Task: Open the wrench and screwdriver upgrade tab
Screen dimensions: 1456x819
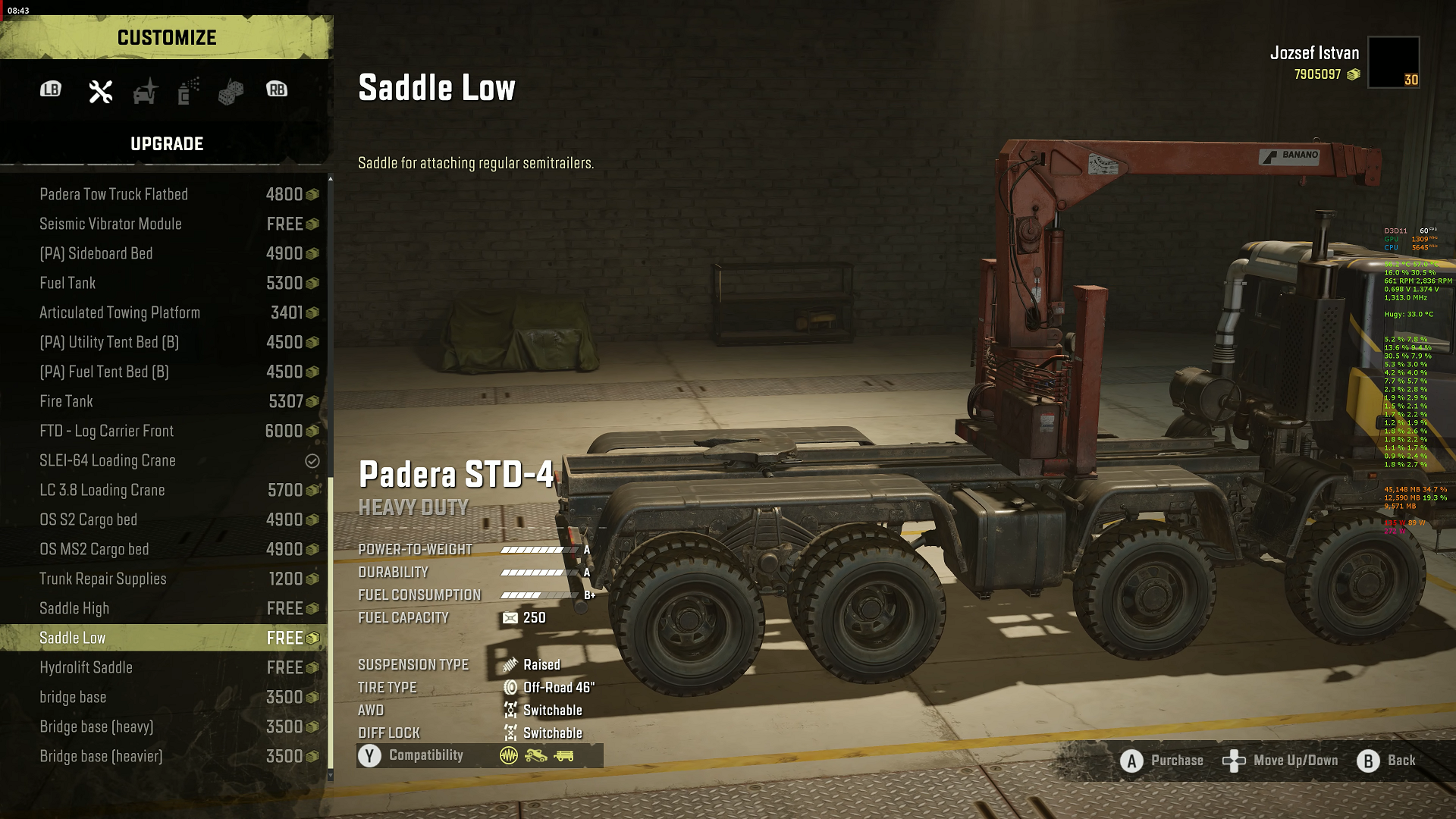Action: click(100, 91)
